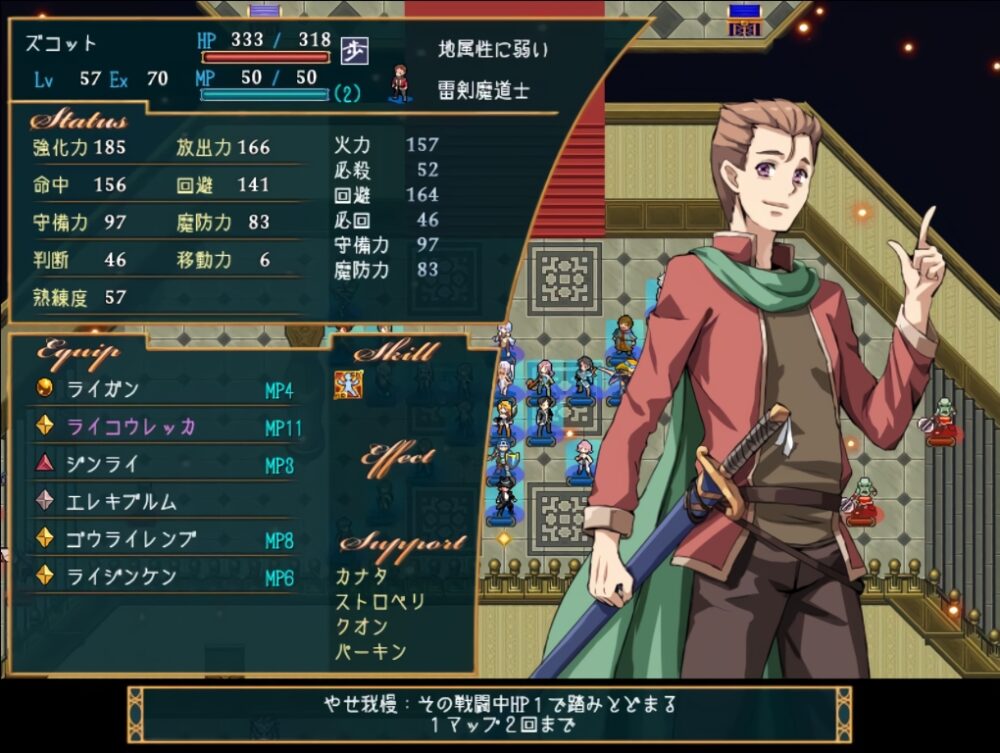Select the ライガン equipment entry
Viewport: 1000px width, 753px height.
click(x=103, y=390)
